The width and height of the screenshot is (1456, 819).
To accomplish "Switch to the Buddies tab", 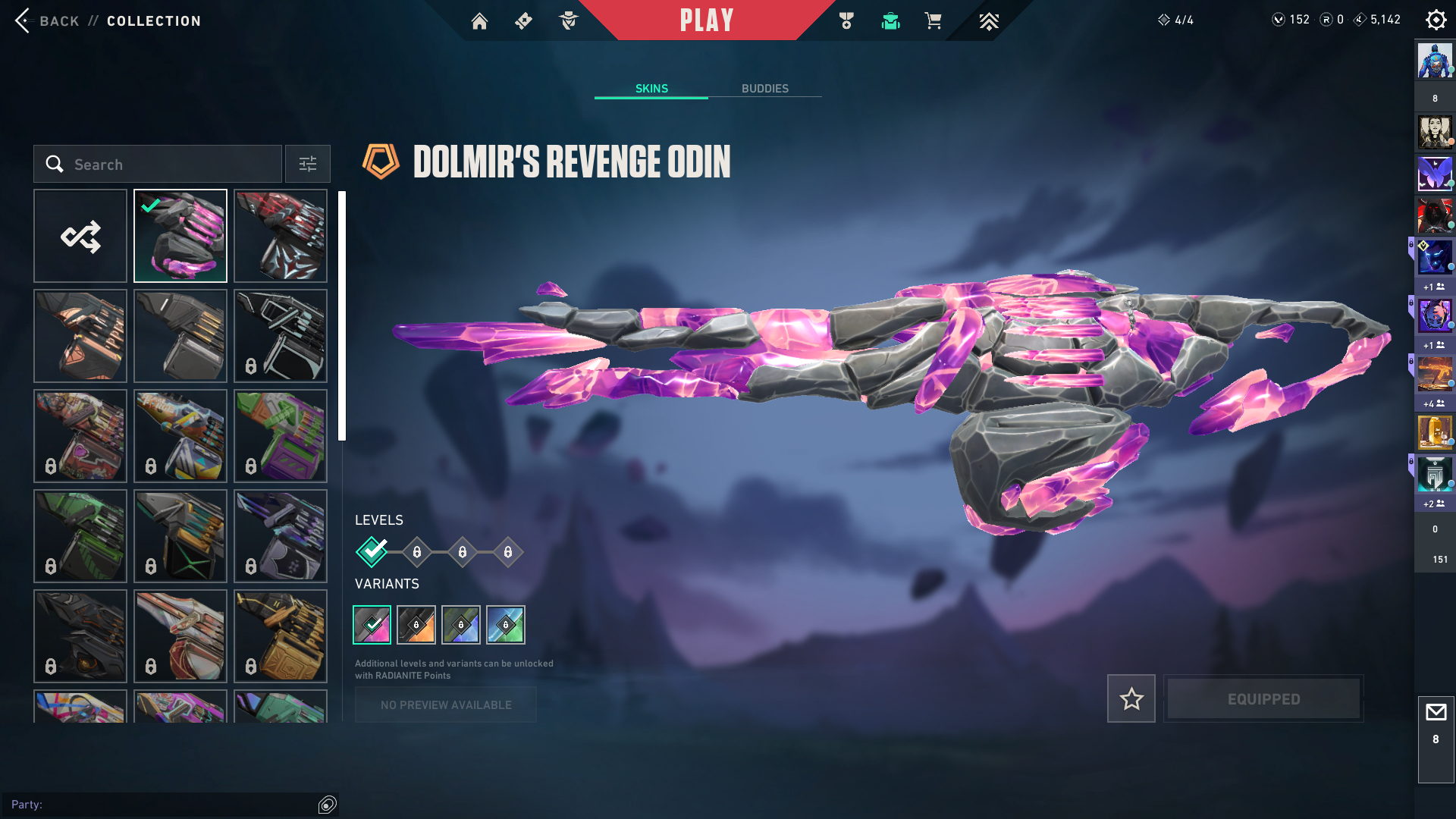I will pos(764,89).
